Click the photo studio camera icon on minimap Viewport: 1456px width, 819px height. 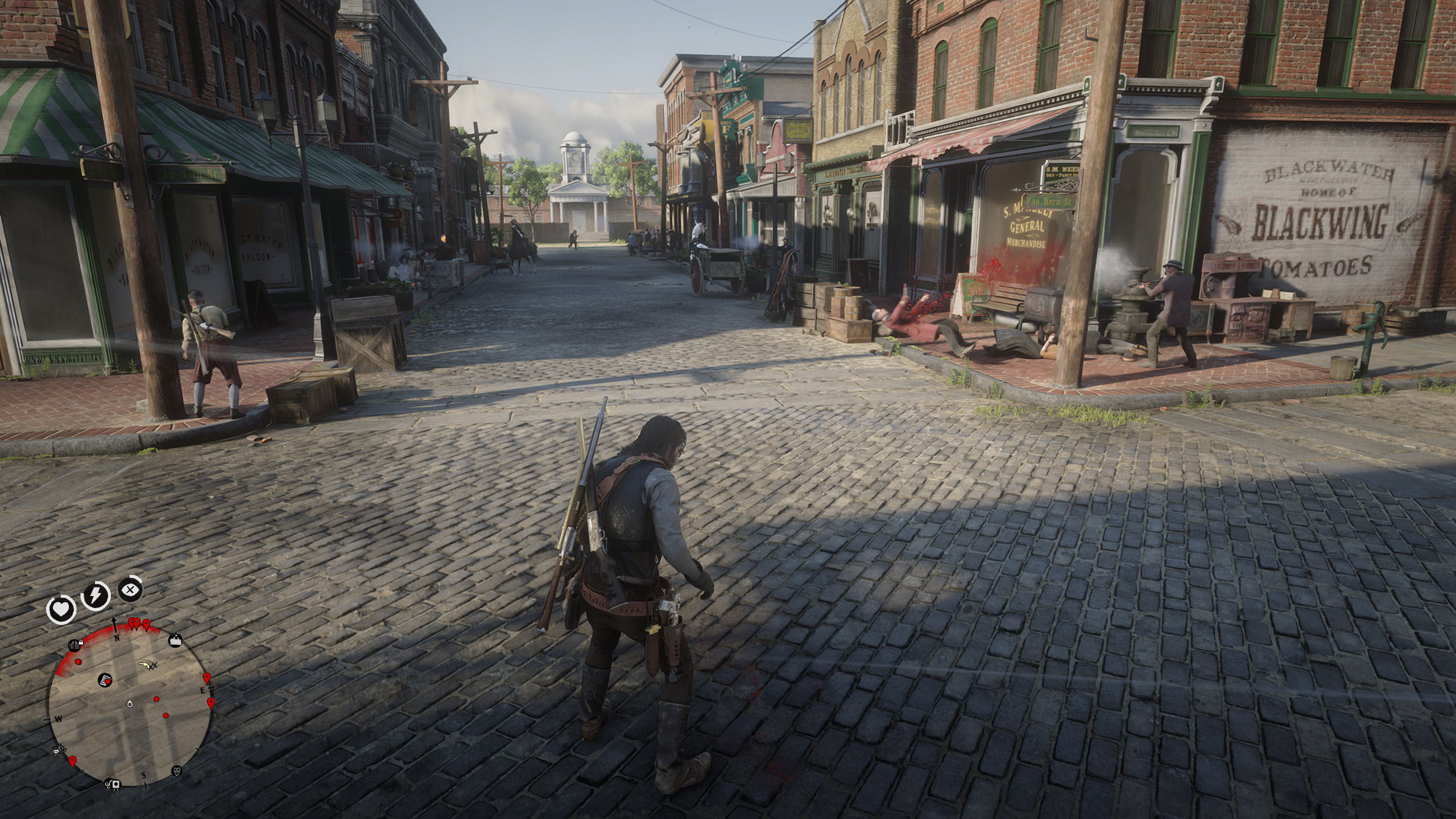tap(116, 784)
